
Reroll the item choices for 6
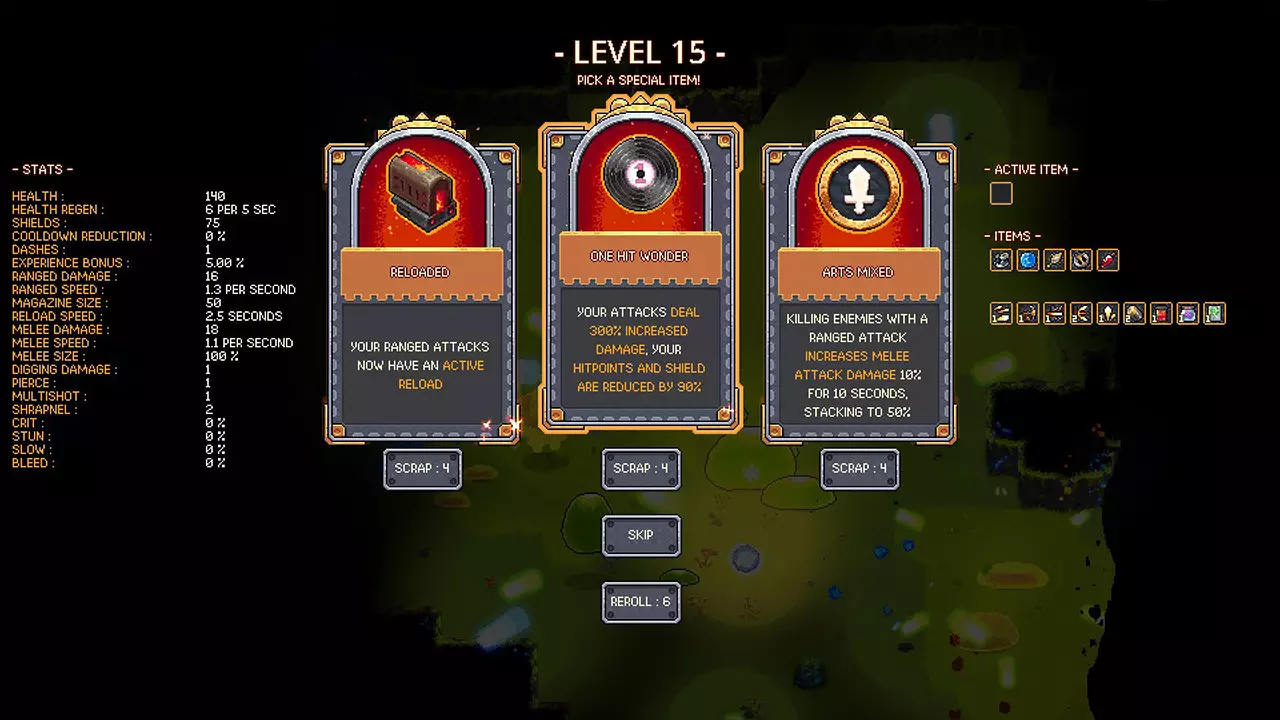tap(641, 601)
